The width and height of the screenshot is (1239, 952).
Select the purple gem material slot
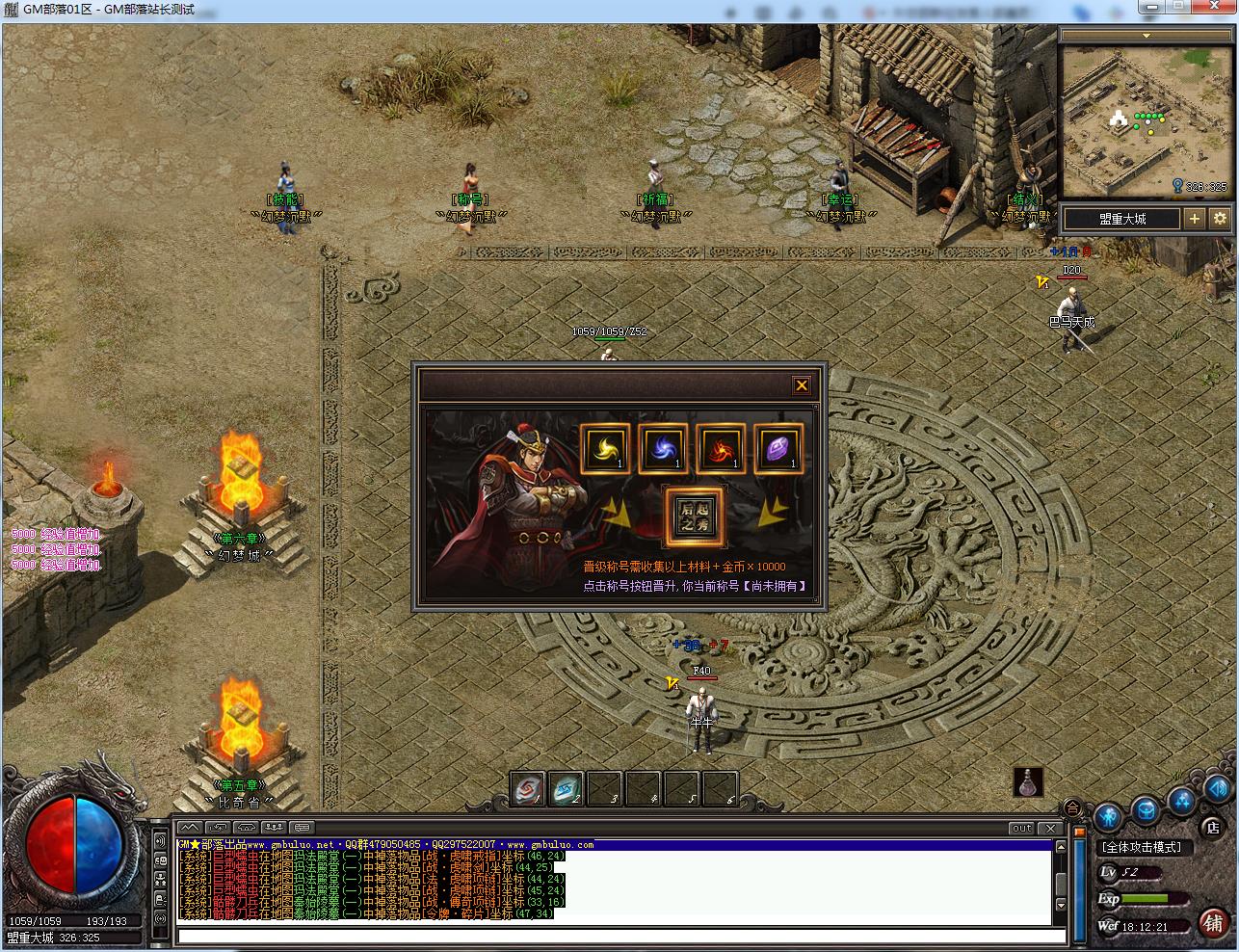[x=778, y=448]
